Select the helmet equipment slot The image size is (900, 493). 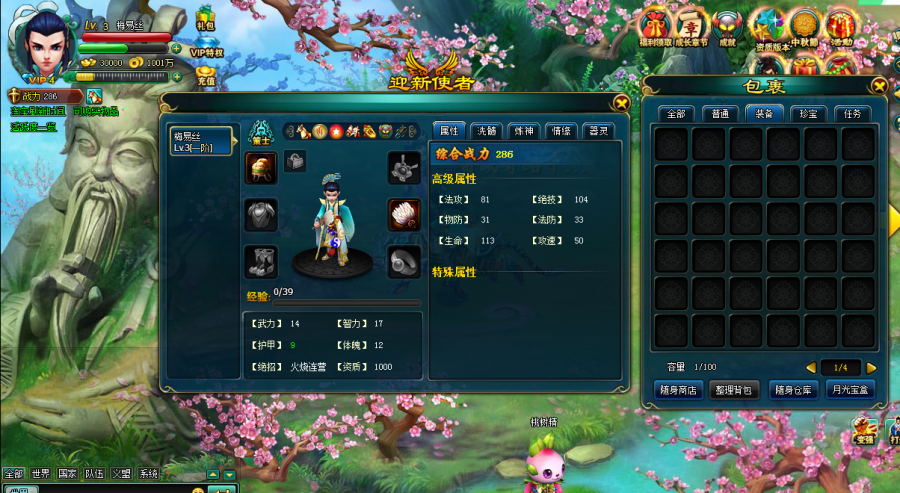click(x=260, y=168)
